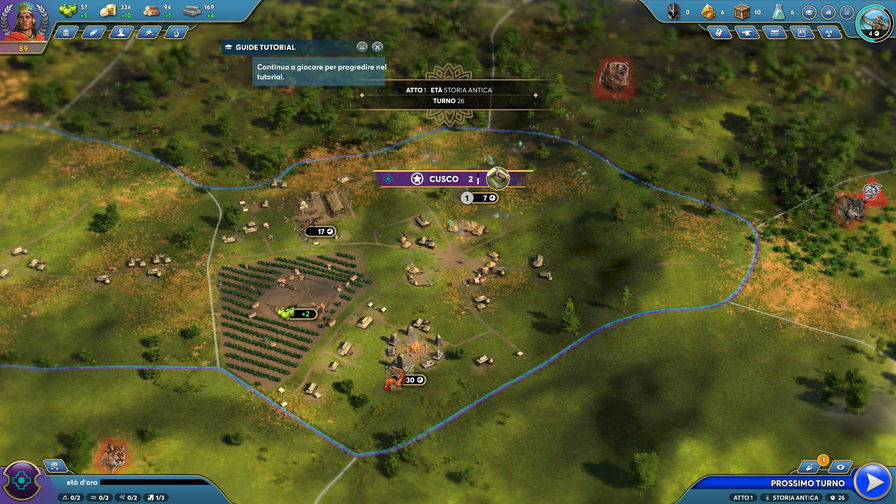Viewport: 896px width, 504px height.
Task: Minimize the Guide Tutorial panel
Action: coord(362,47)
